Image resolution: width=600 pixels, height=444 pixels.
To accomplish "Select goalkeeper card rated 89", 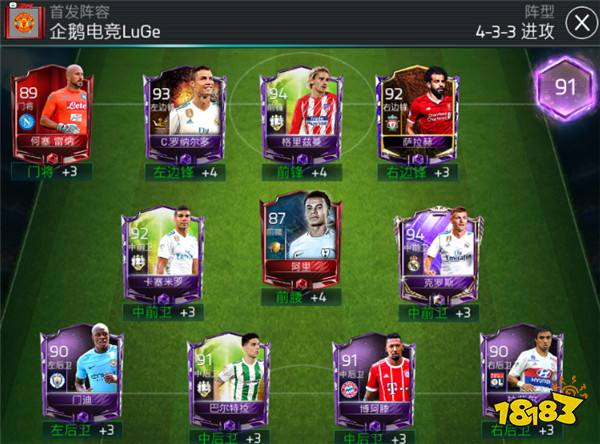I will (x=53, y=115).
